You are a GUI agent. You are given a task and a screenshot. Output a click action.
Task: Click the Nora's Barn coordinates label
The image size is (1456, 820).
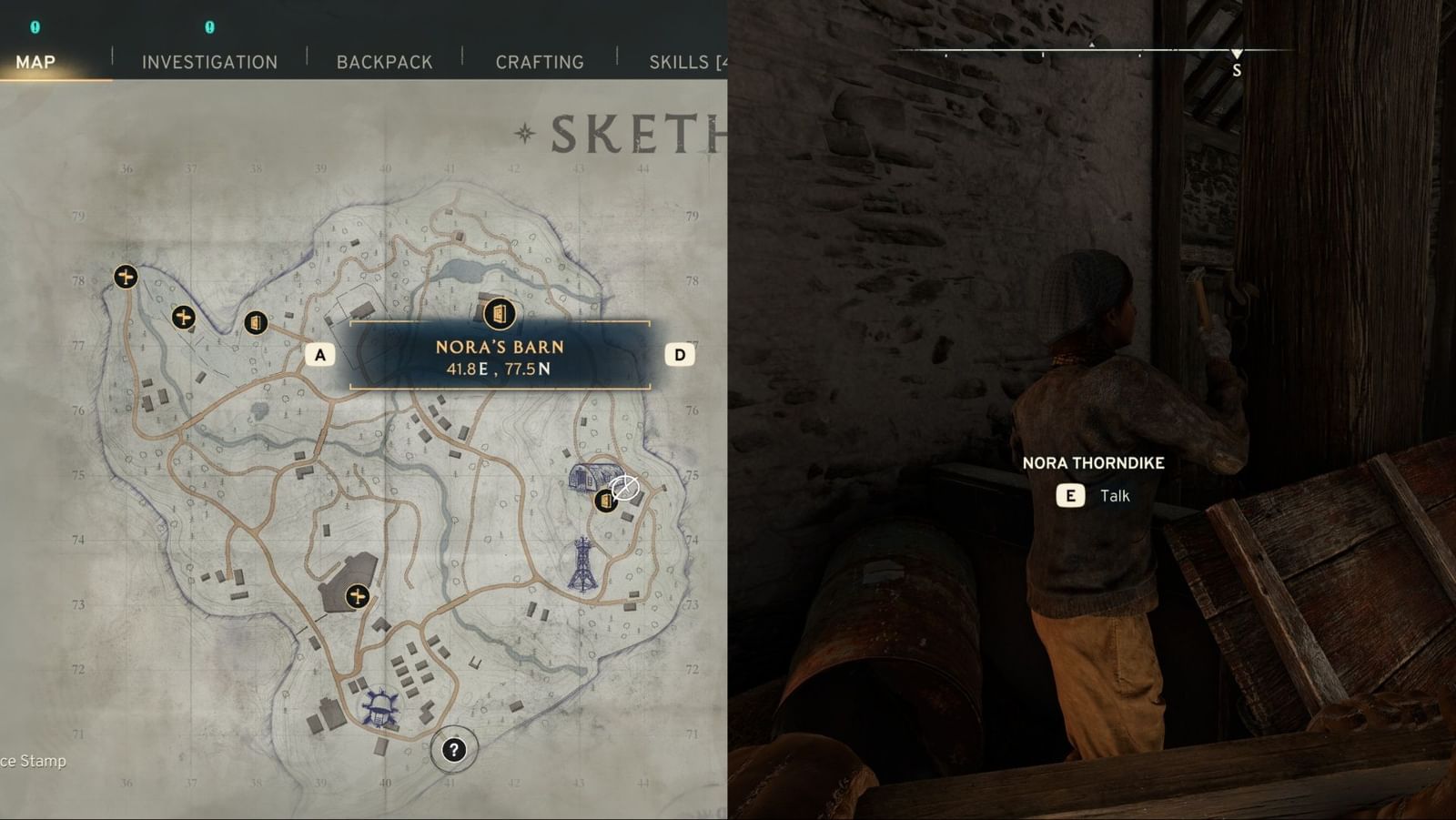[x=498, y=370]
